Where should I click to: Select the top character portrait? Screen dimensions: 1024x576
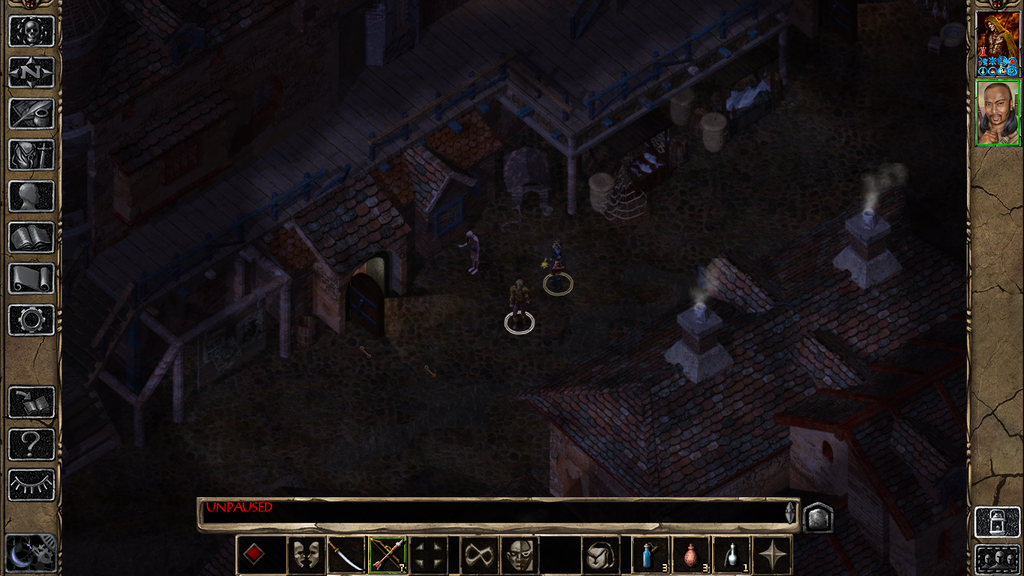(997, 43)
